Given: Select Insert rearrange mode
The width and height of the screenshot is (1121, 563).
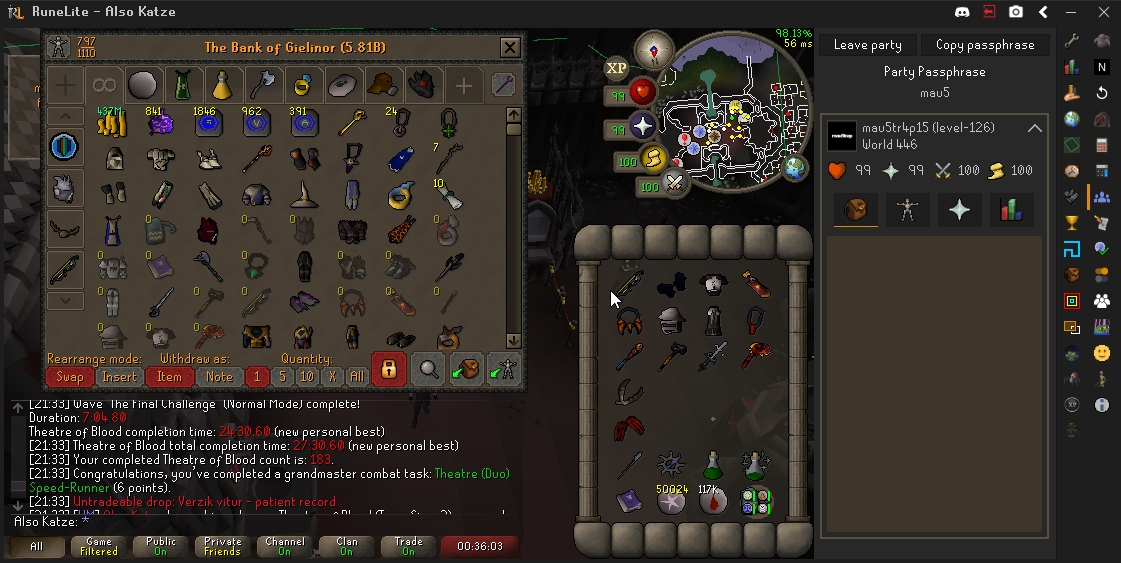Looking at the screenshot, I should pyautogui.click(x=120, y=377).
